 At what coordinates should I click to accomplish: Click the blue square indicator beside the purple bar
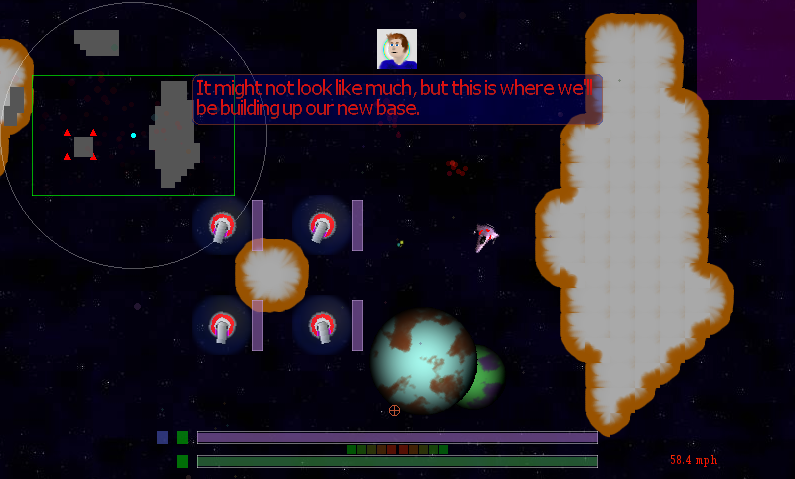tap(162, 437)
